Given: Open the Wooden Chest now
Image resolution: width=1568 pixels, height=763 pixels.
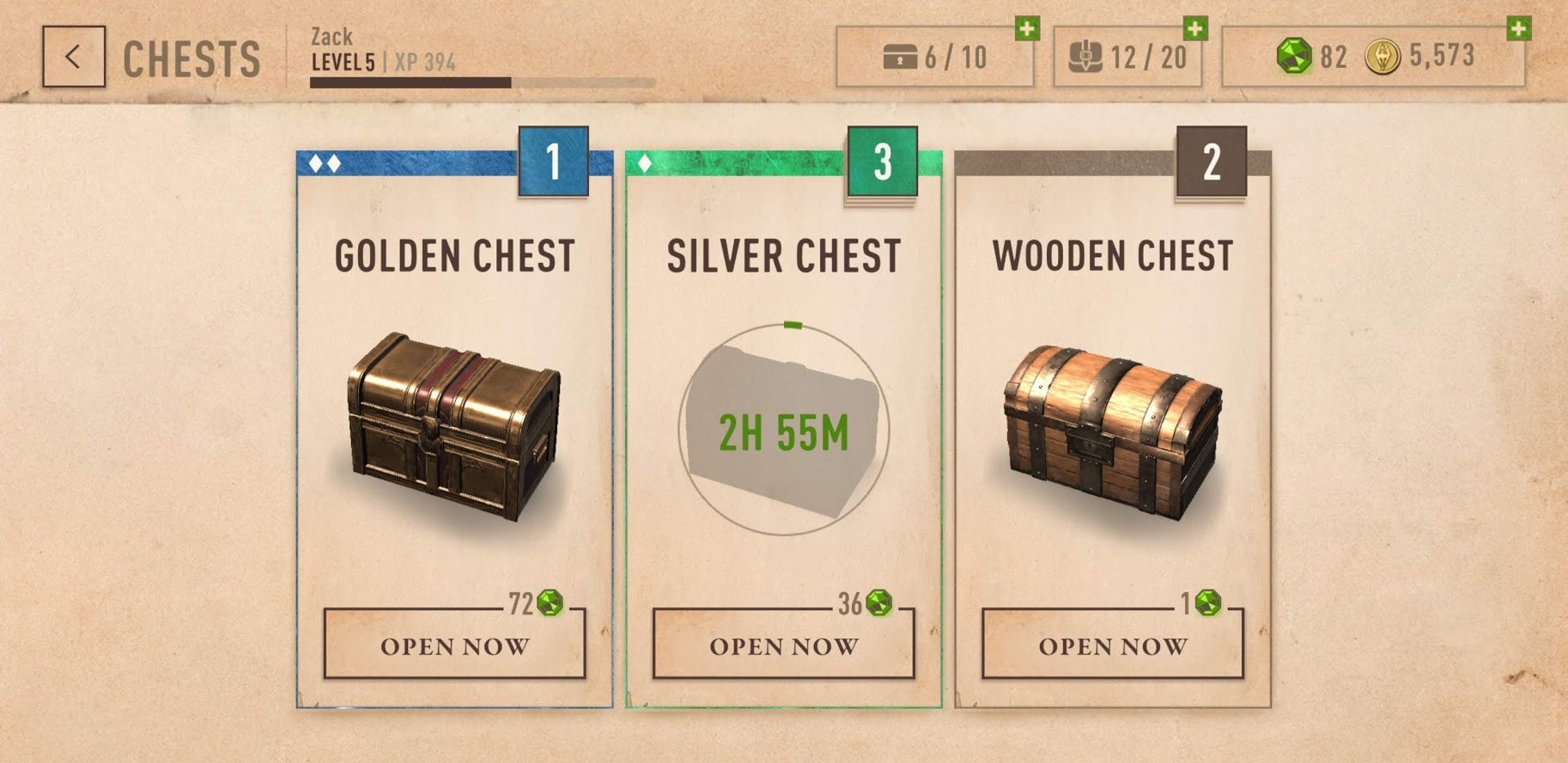Looking at the screenshot, I should tap(1112, 645).
